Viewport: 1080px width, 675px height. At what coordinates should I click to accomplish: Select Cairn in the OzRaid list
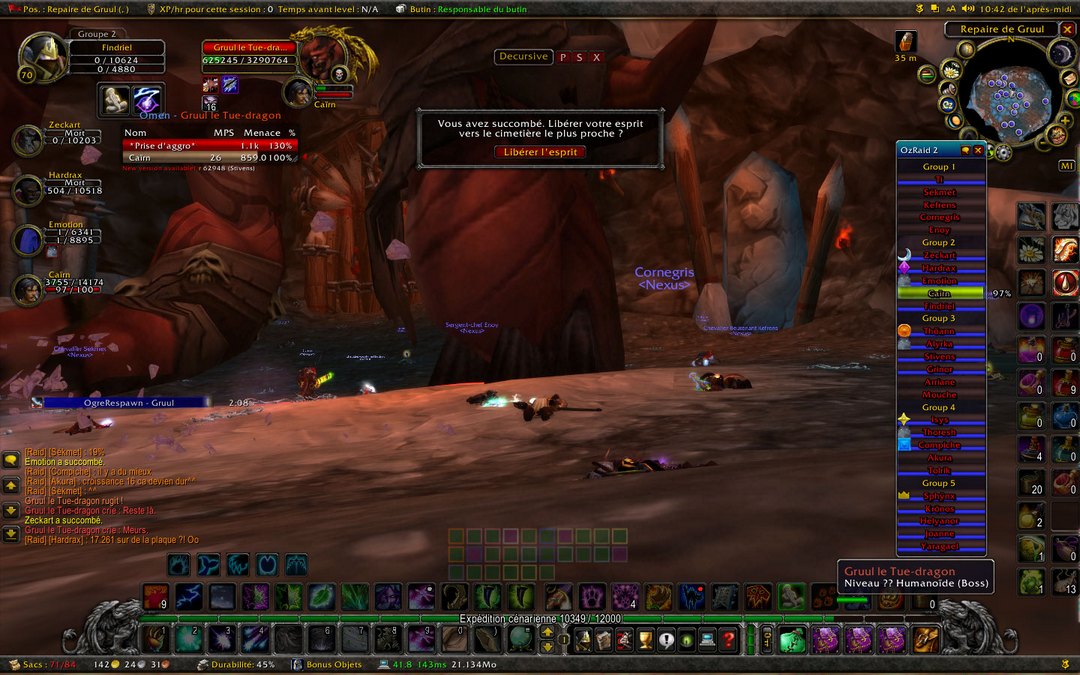[x=939, y=294]
